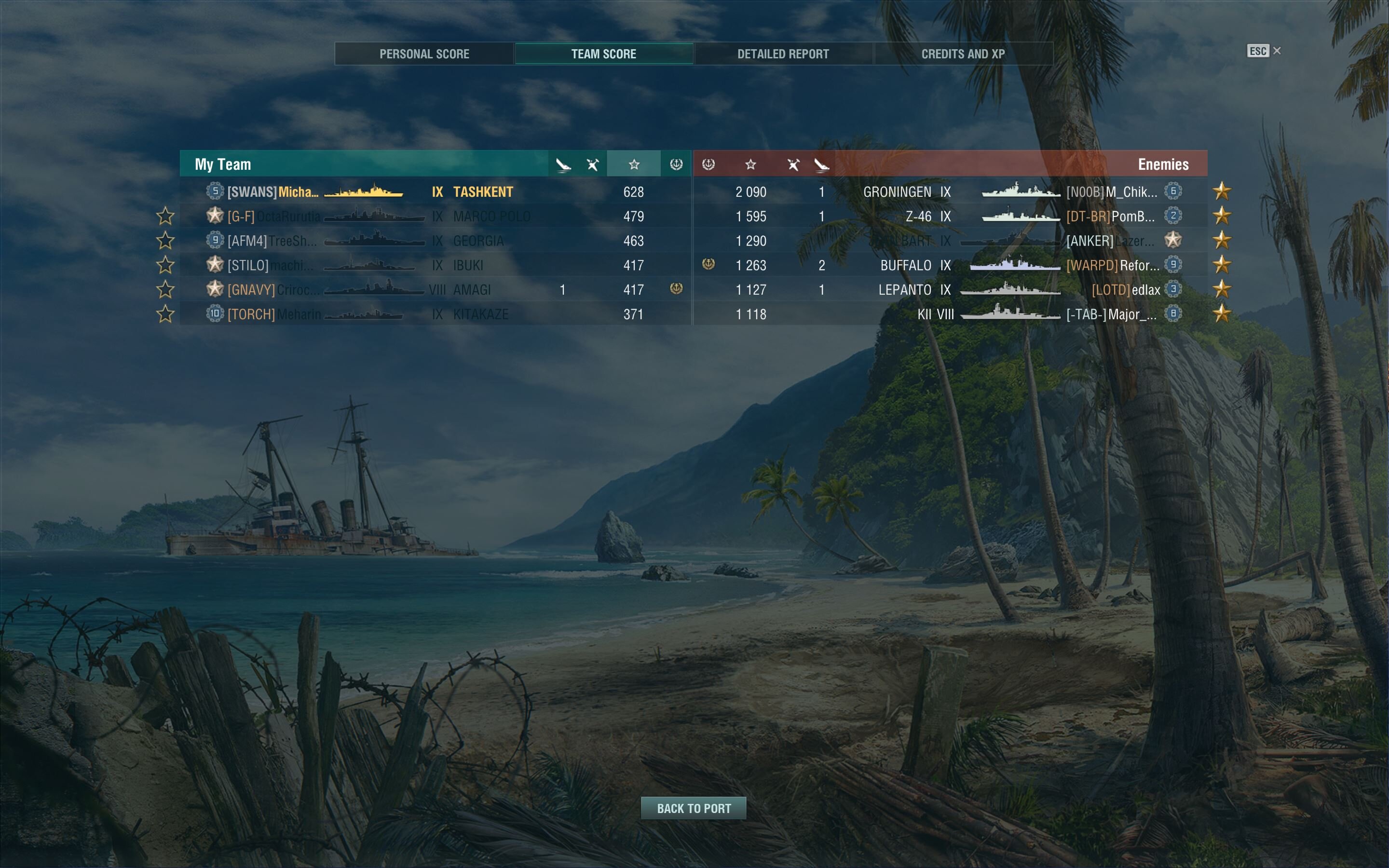This screenshot has height=868, width=1389.
Task: Pick the TORCH Kitakaze player row
Action: 435,314
